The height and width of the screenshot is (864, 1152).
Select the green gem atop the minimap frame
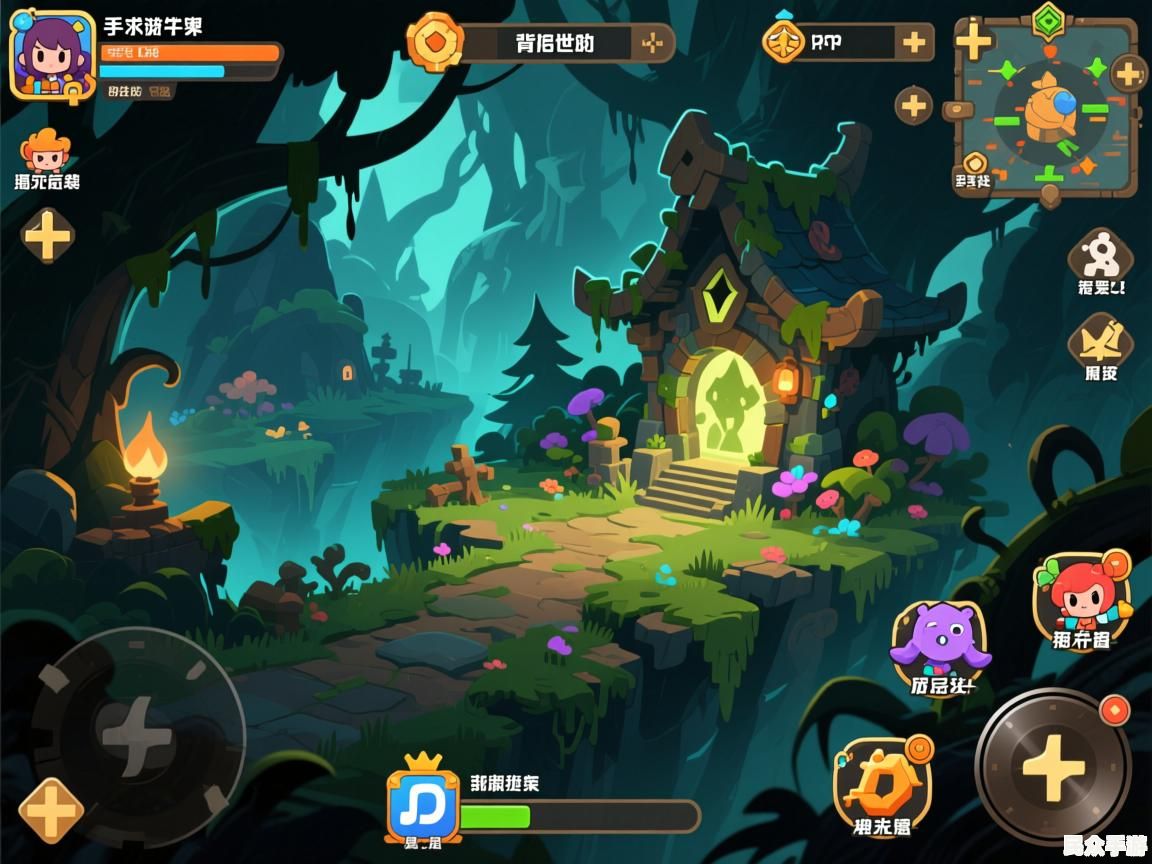coord(1048,19)
